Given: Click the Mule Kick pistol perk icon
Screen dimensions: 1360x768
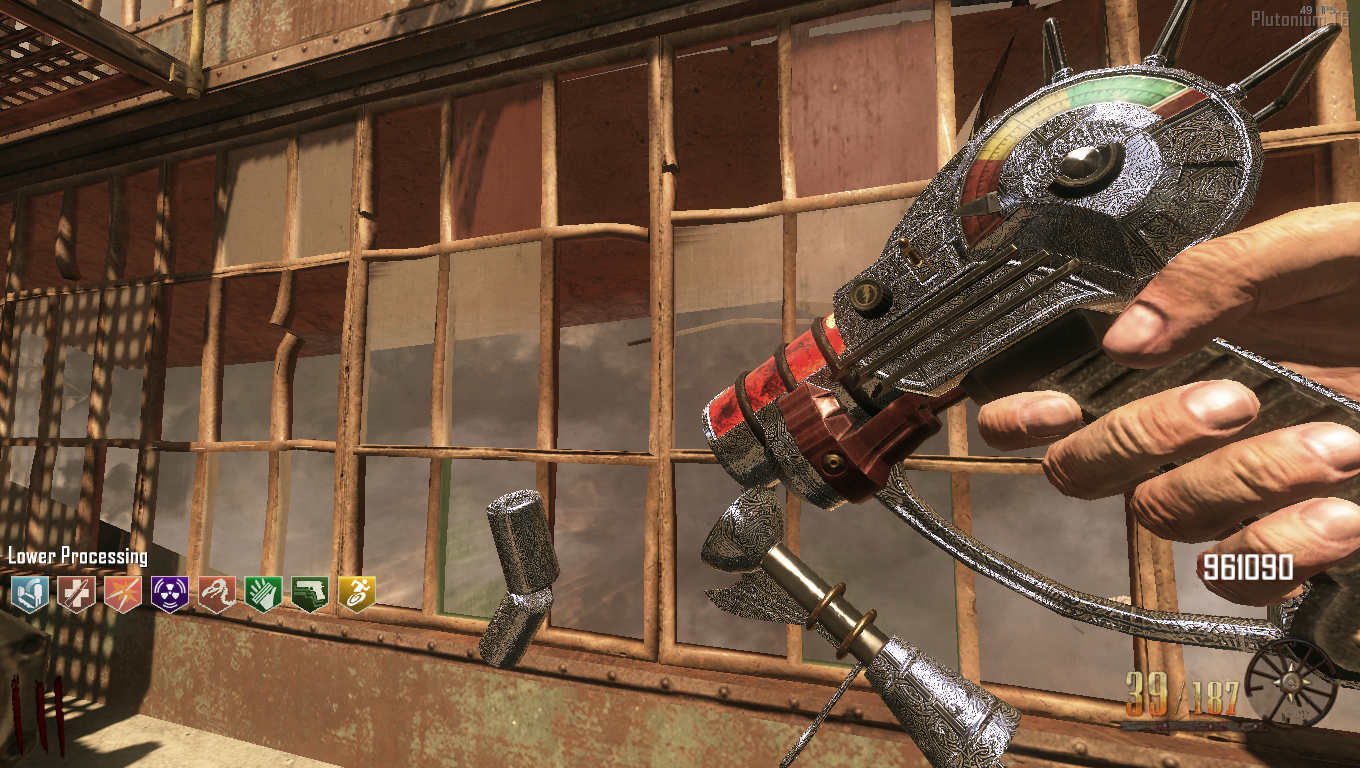Looking at the screenshot, I should (x=310, y=594).
